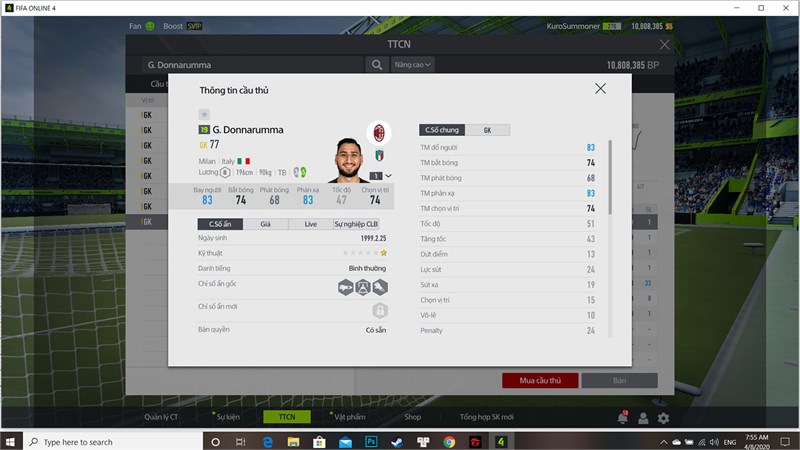Open the Windows Start menu

11,441
